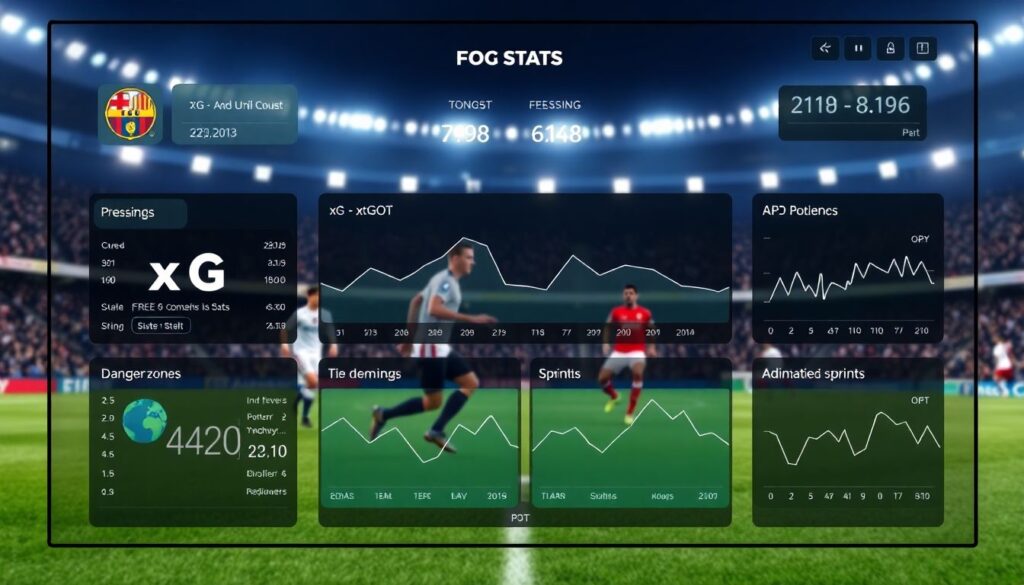Open the Tie demings chart panel
The width and height of the screenshot is (1024, 585).
tap(419, 442)
